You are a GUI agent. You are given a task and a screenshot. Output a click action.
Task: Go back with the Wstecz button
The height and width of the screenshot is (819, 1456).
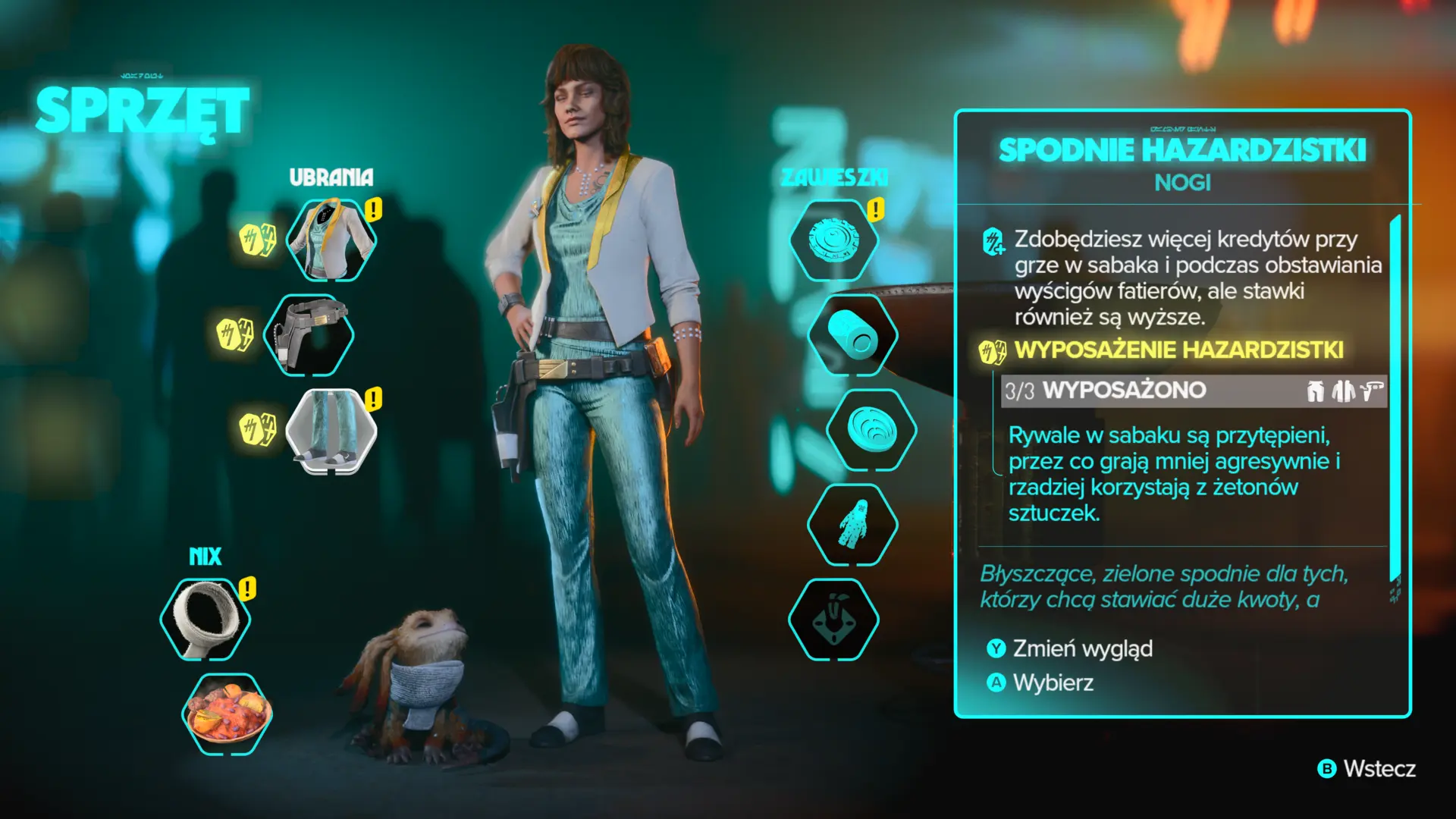click(1367, 769)
